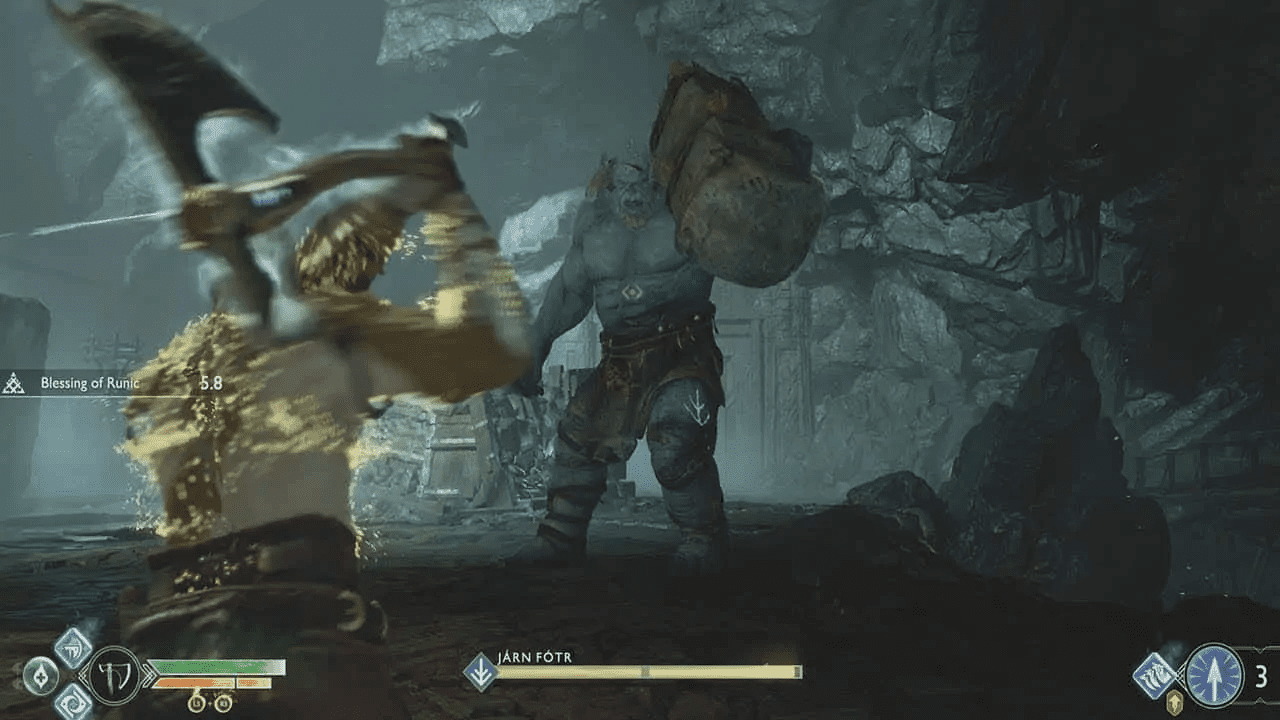Open the Blessing of Runic buff icon
This screenshot has width=1280, height=720.
point(14,382)
